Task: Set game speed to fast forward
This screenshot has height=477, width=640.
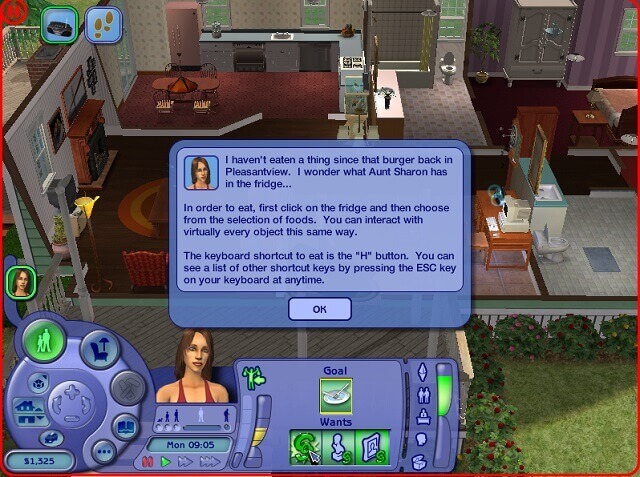Action: pos(185,462)
